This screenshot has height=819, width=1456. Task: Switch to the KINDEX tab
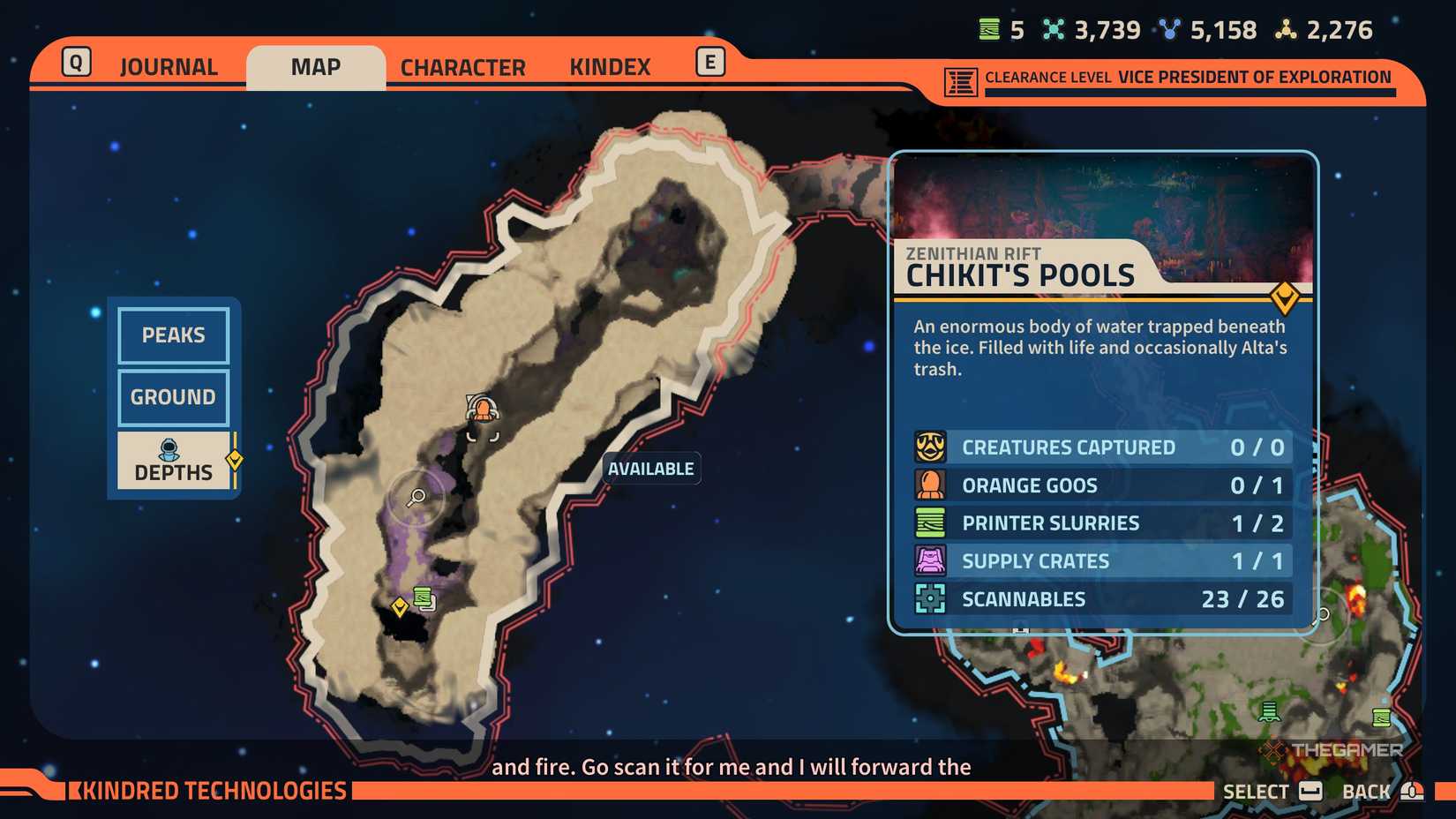[x=610, y=65]
